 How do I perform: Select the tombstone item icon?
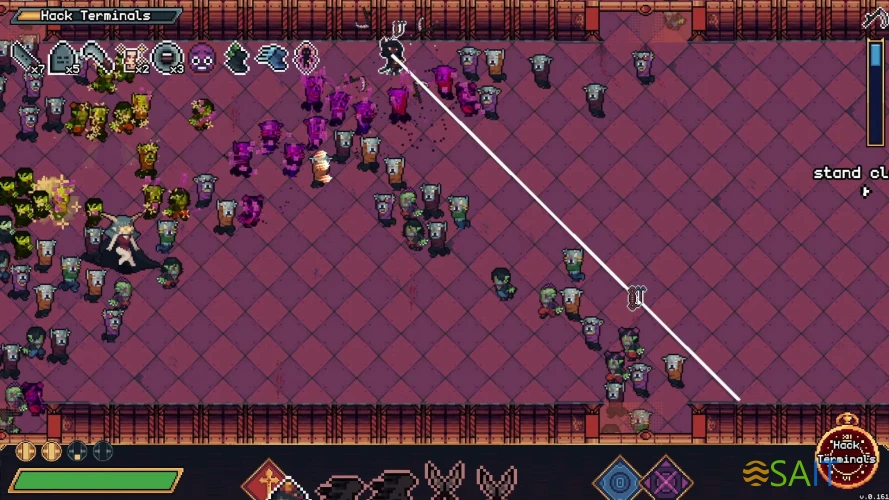62,58
